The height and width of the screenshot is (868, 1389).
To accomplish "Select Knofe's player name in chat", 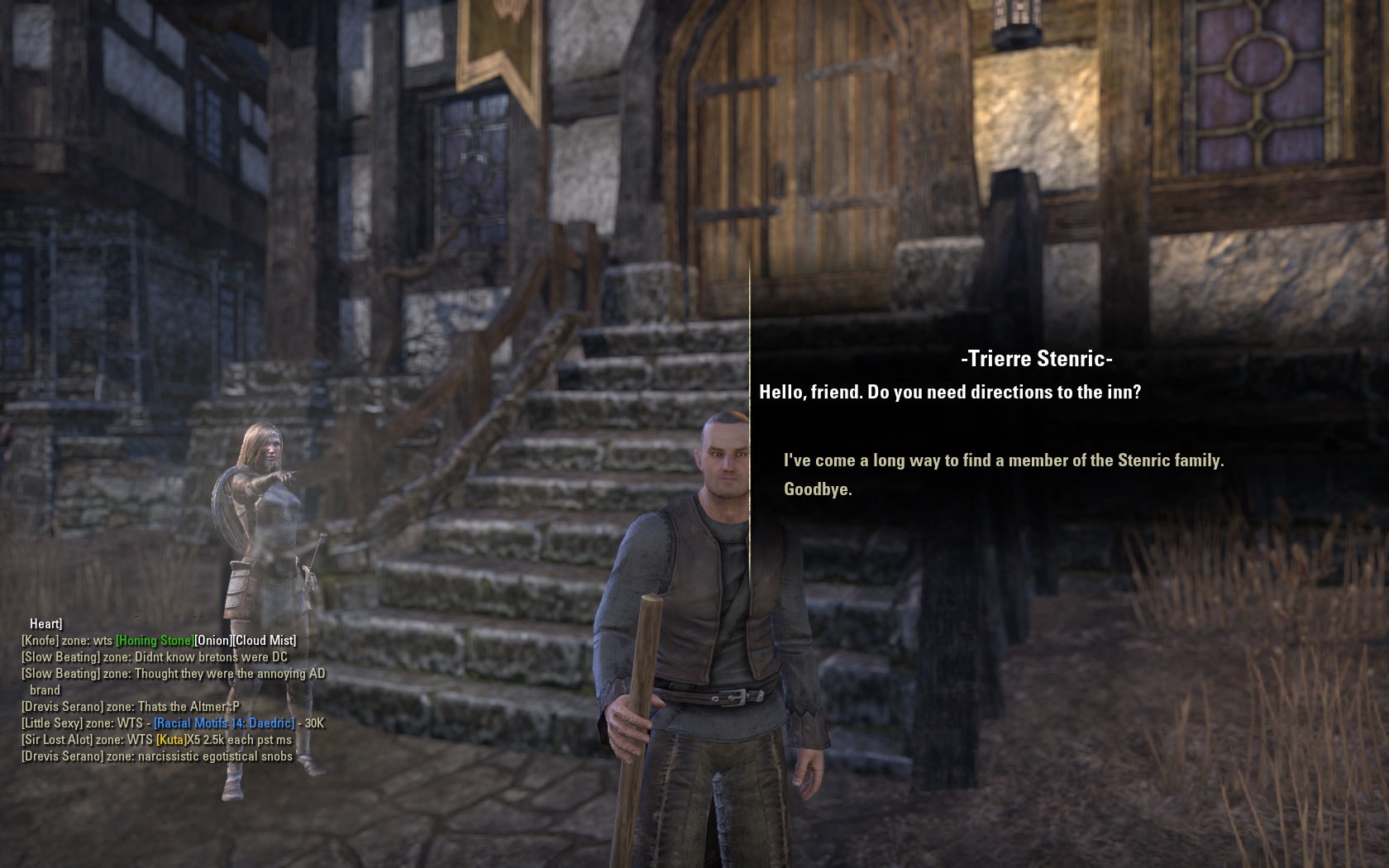I will point(41,641).
